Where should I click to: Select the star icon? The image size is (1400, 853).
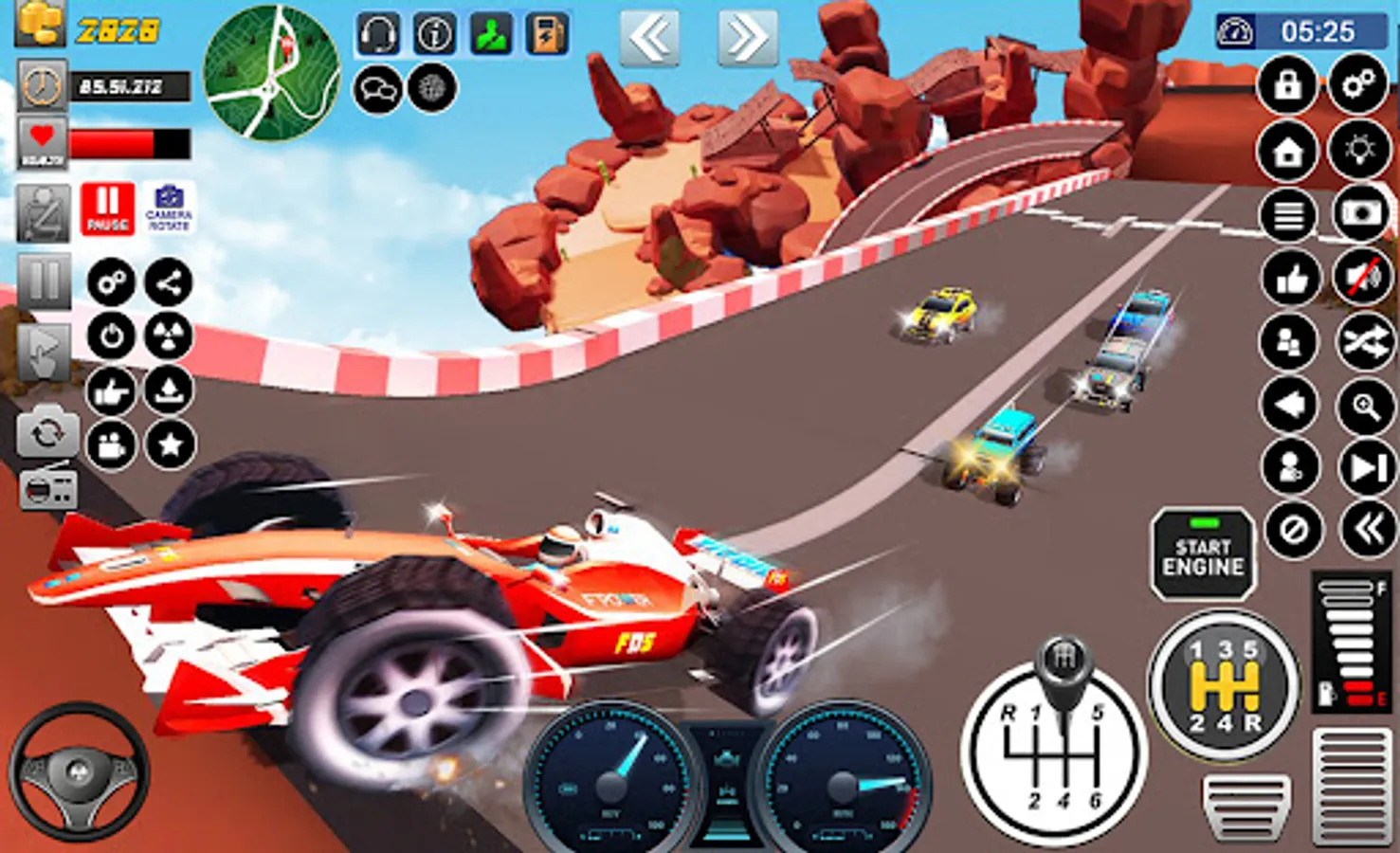click(170, 444)
